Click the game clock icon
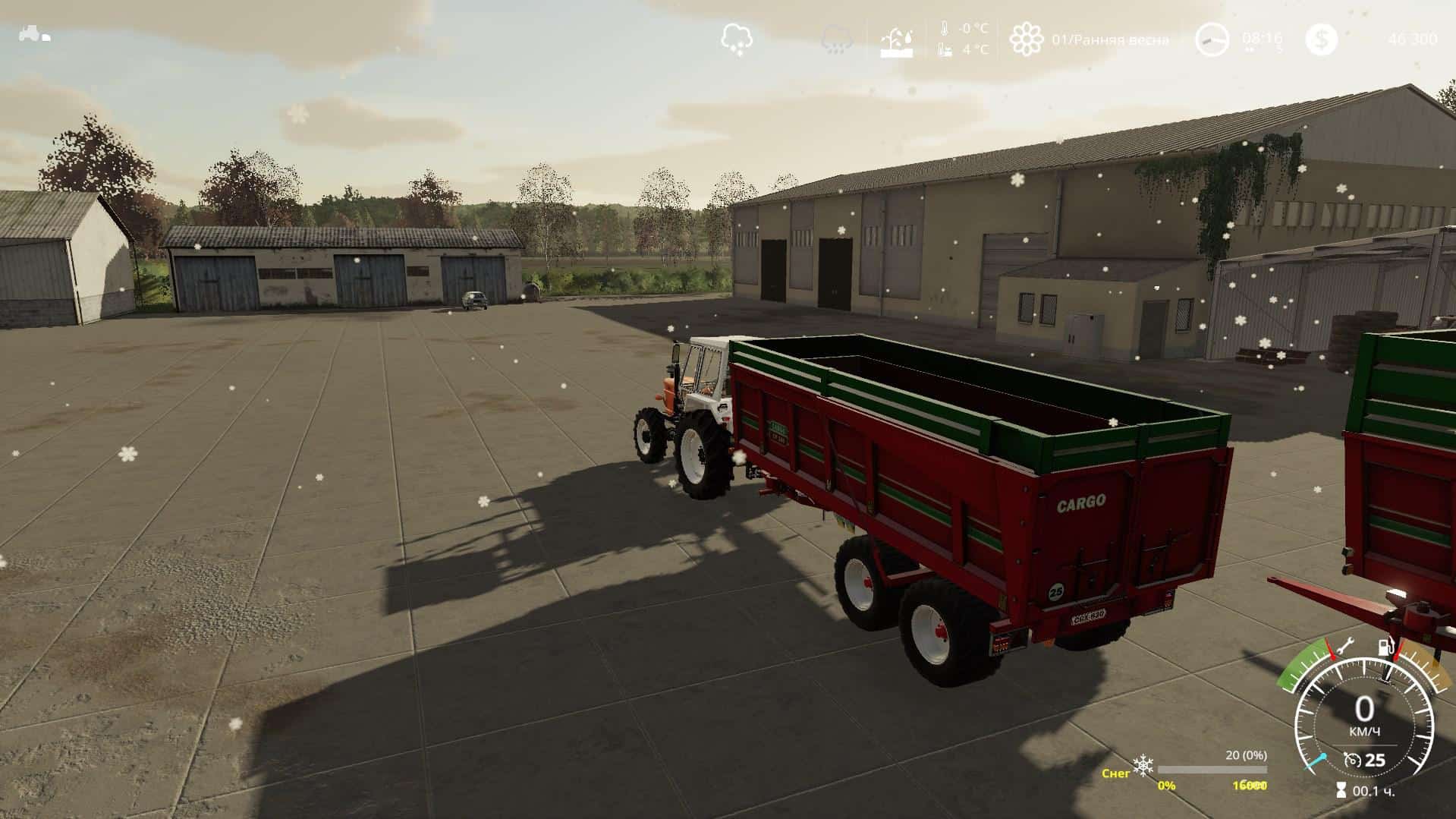 tap(1212, 39)
